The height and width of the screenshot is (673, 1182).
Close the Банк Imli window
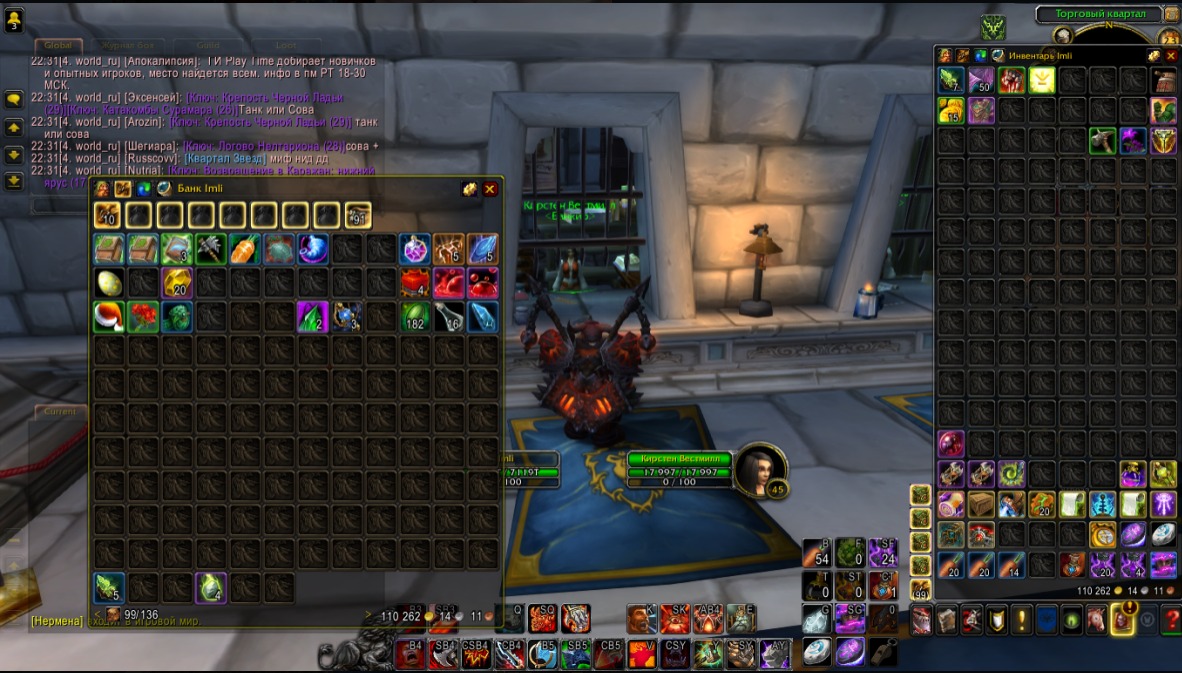click(x=490, y=189)
